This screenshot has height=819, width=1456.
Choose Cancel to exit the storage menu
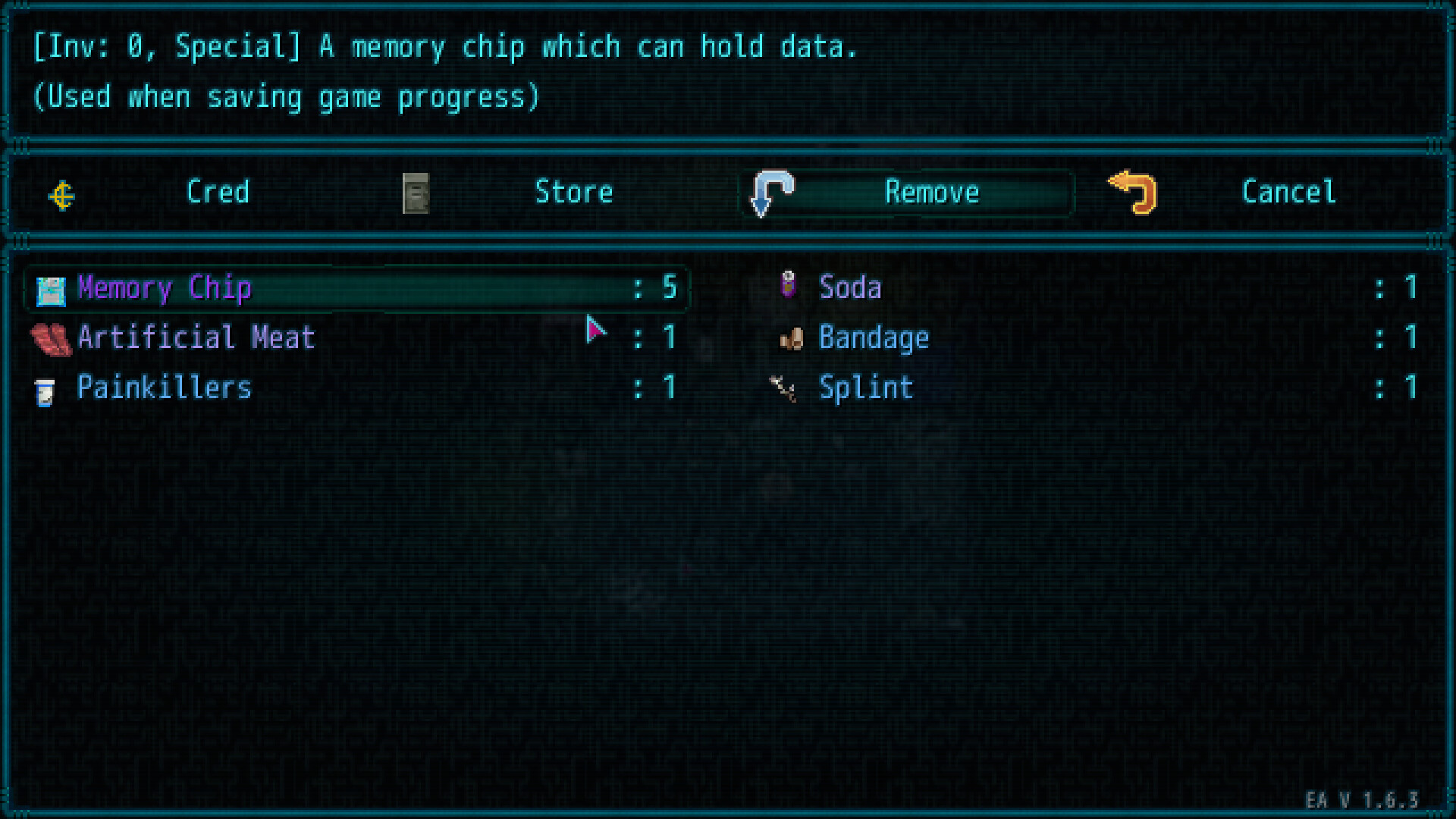(x=1288, y=193)
